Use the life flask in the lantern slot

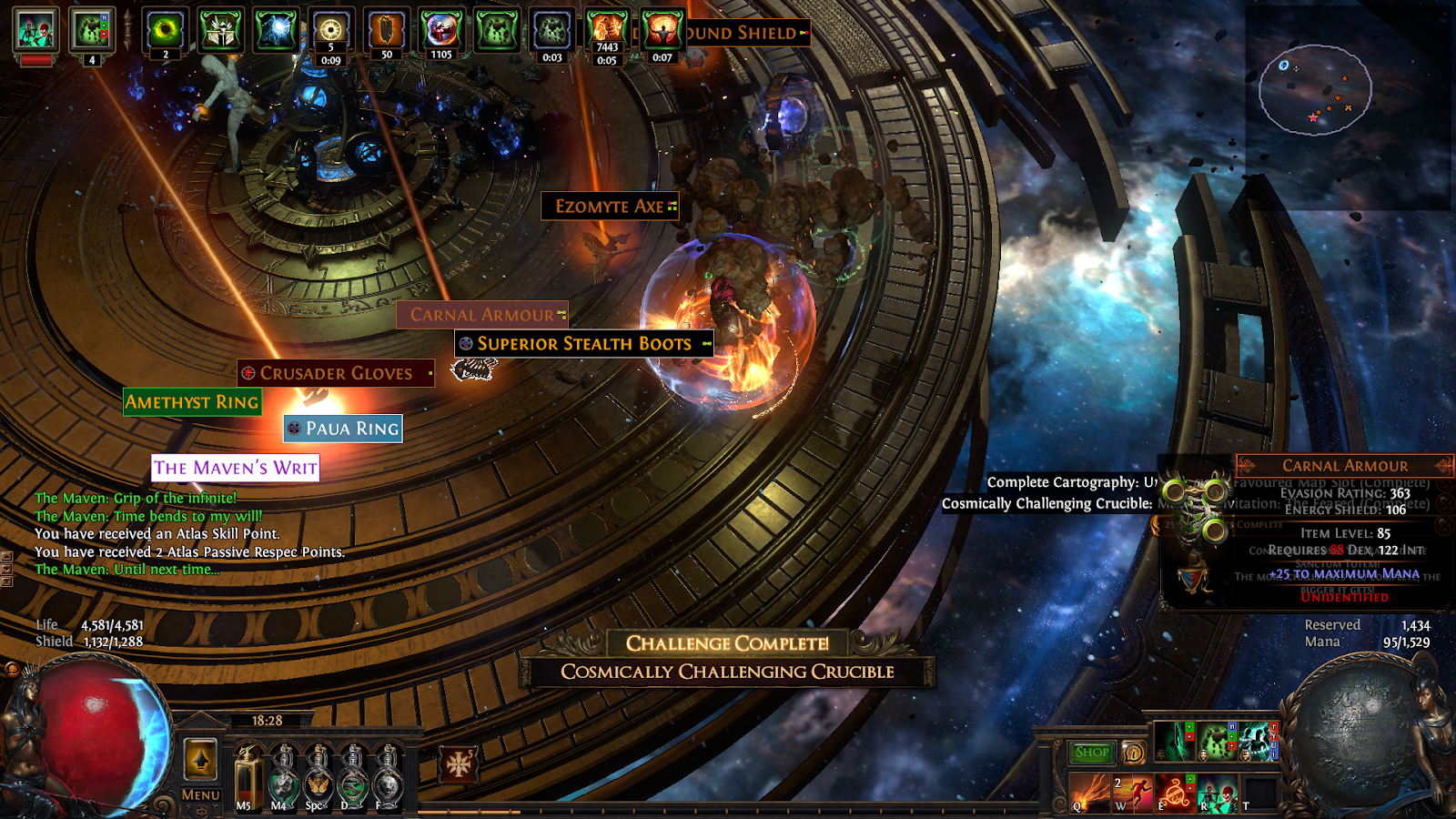(x=246, y=775)
